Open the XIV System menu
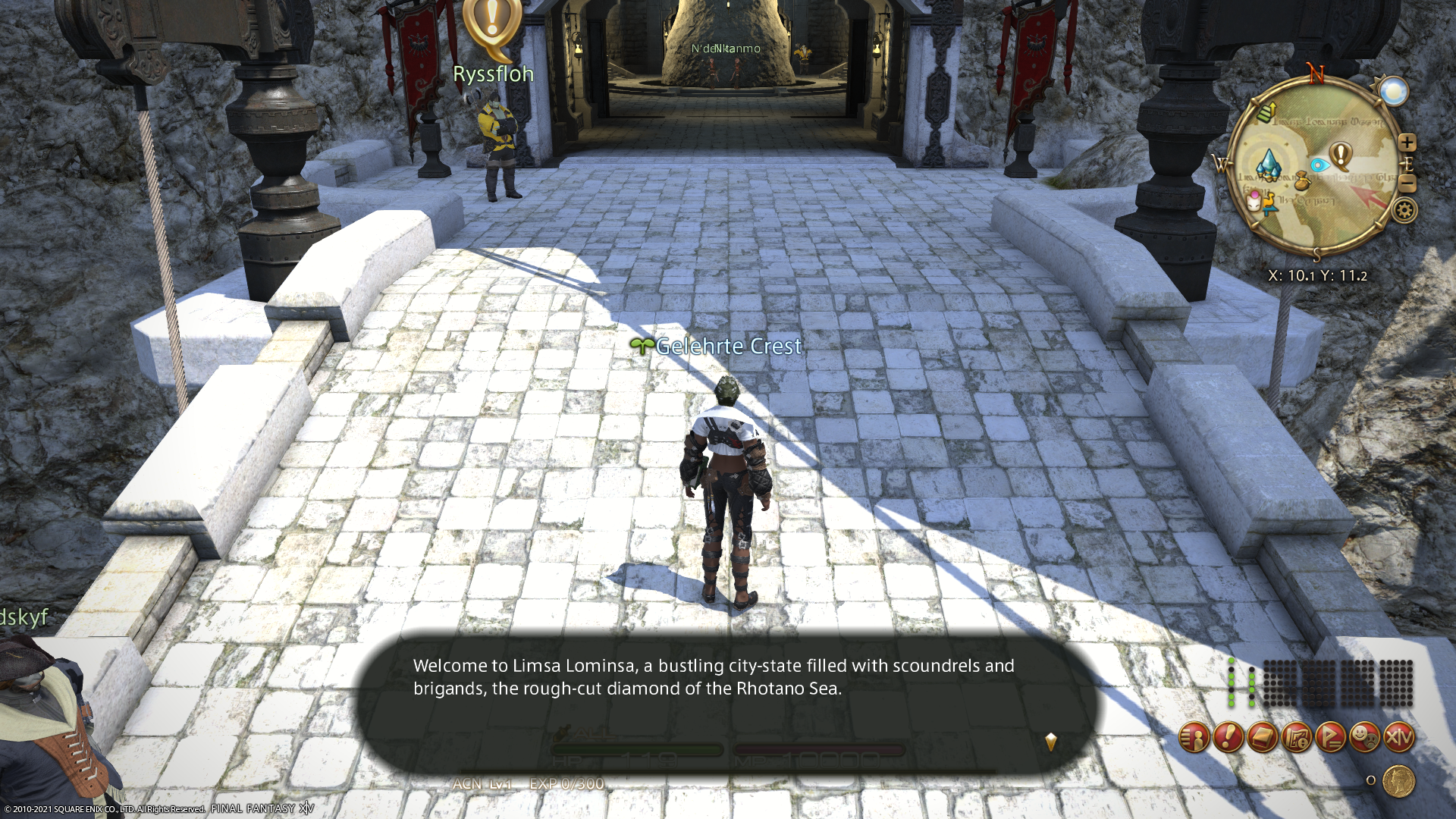Screen dimensions: 1456x819 [1399, 737]
